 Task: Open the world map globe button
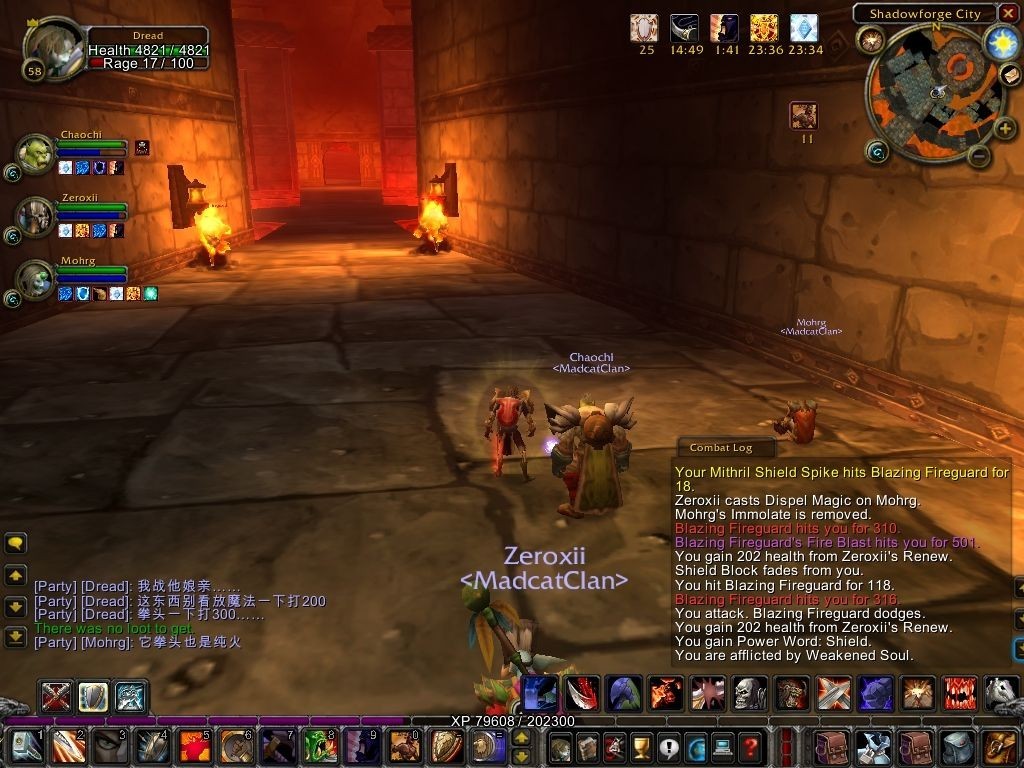point(695,746)
